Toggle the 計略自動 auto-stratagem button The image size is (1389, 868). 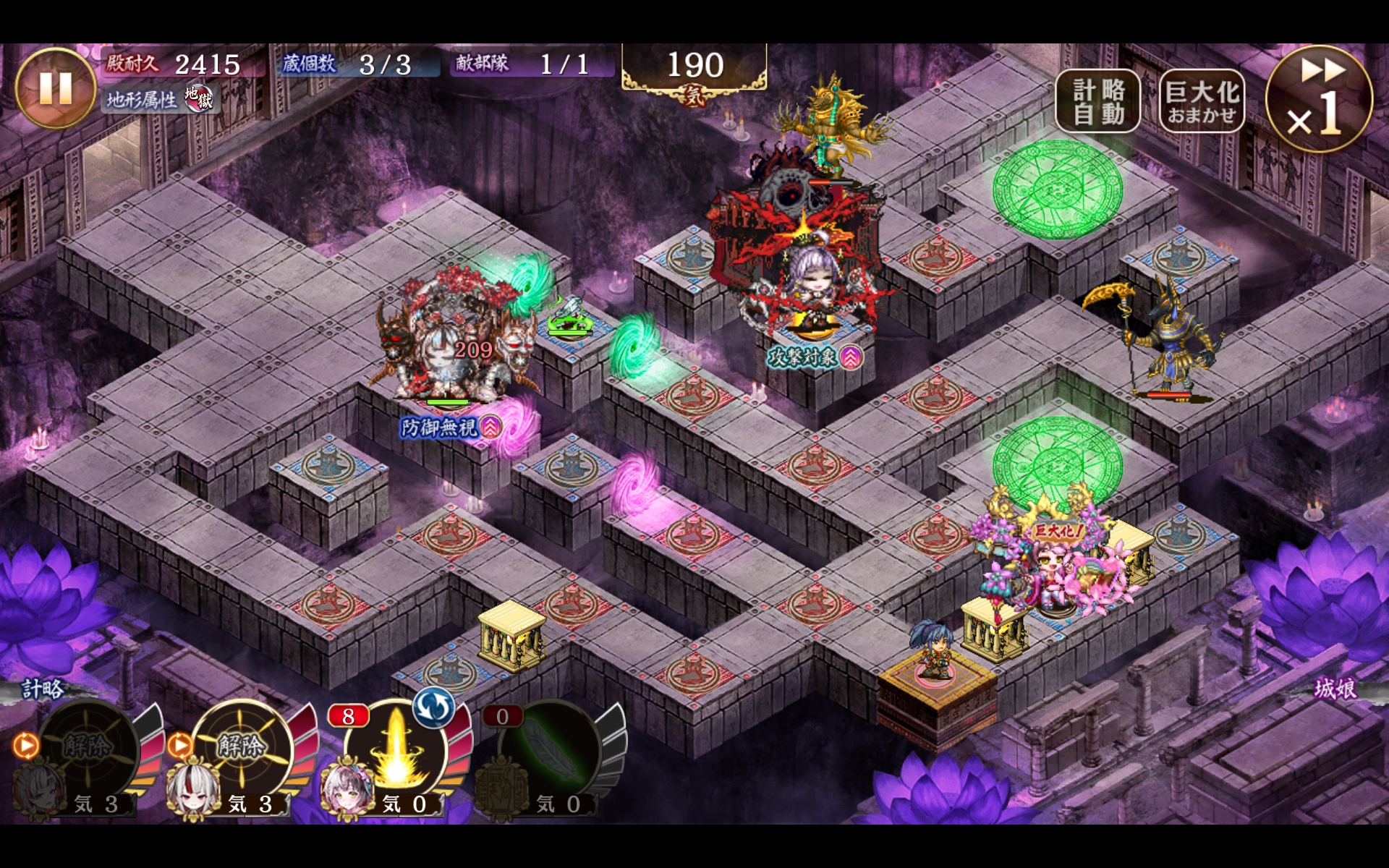pyautogui.click(x=1097, y=101)
